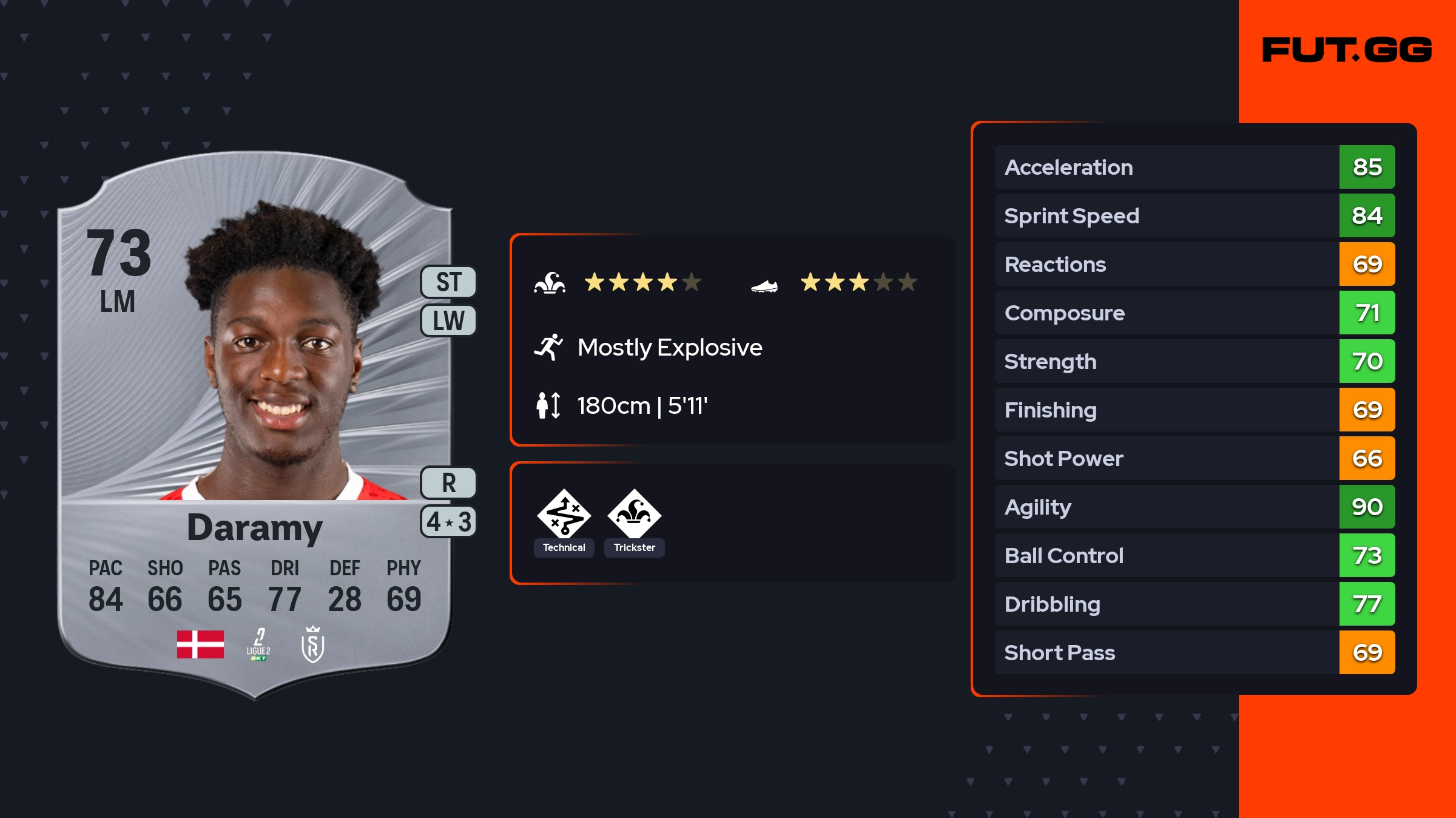The image size is (1456, 818).
Task: Click the Reims club crest
Action: (312, 644)
